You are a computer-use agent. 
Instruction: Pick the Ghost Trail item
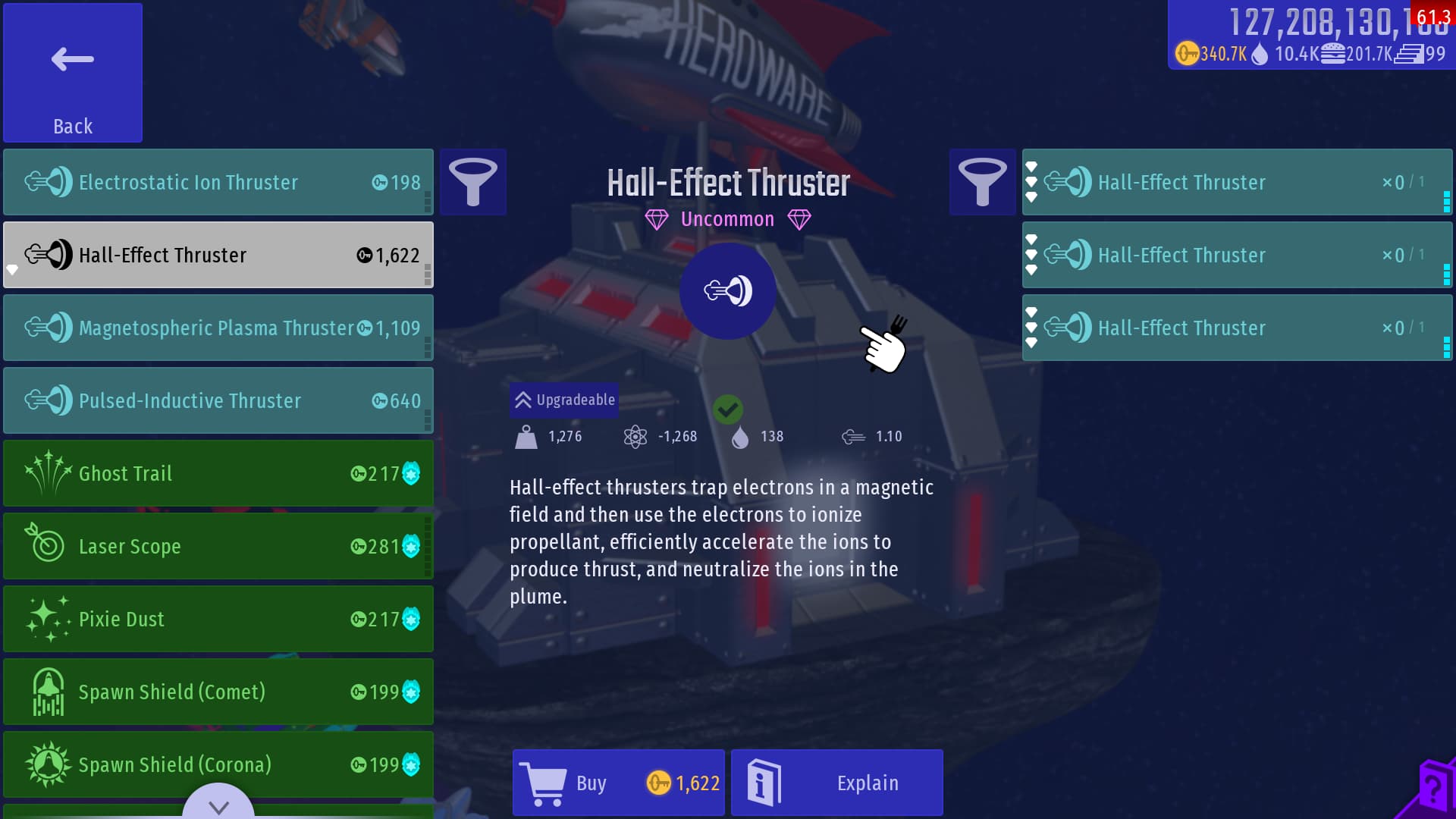218,473
